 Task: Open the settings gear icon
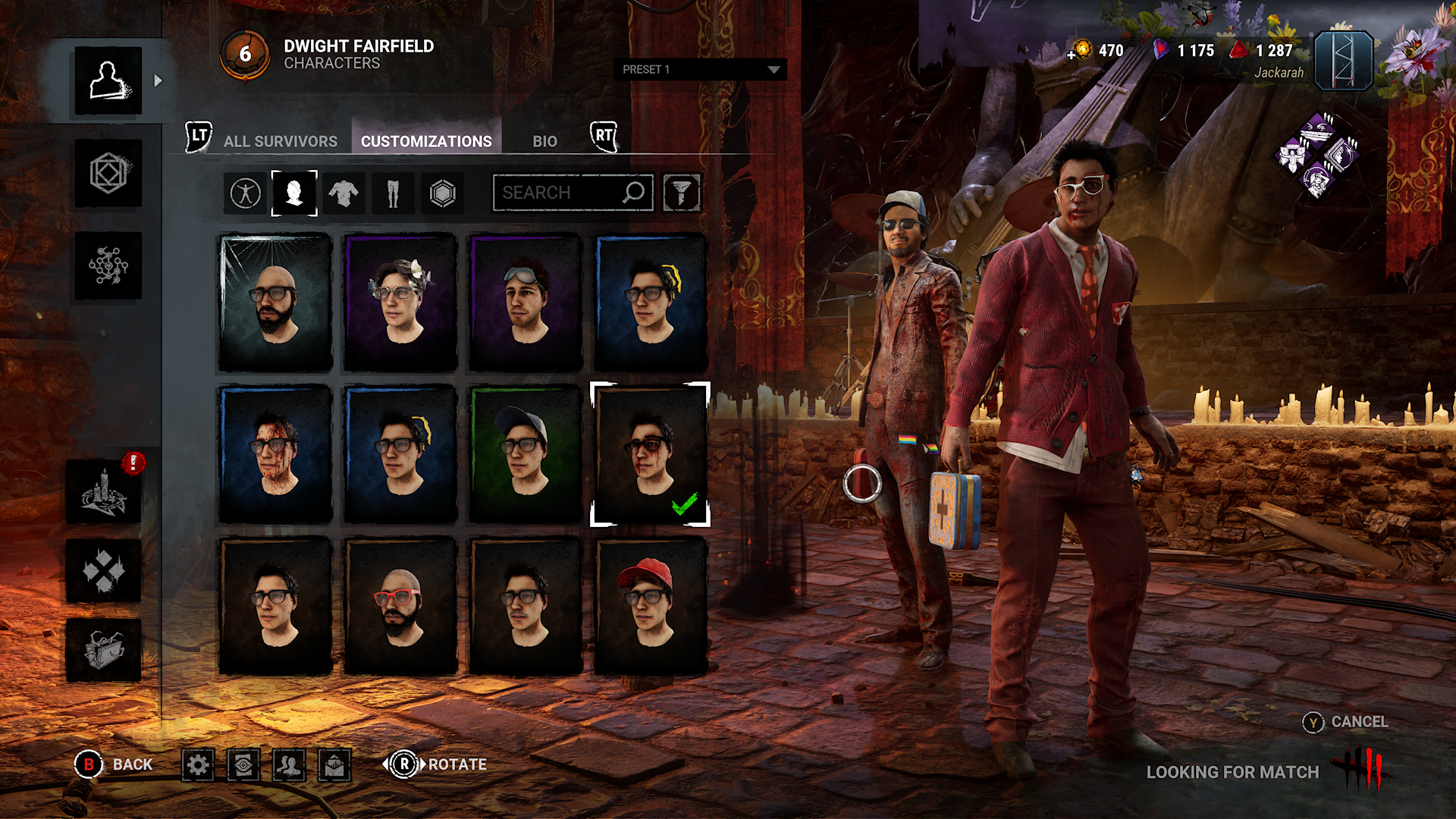[198, 764]
